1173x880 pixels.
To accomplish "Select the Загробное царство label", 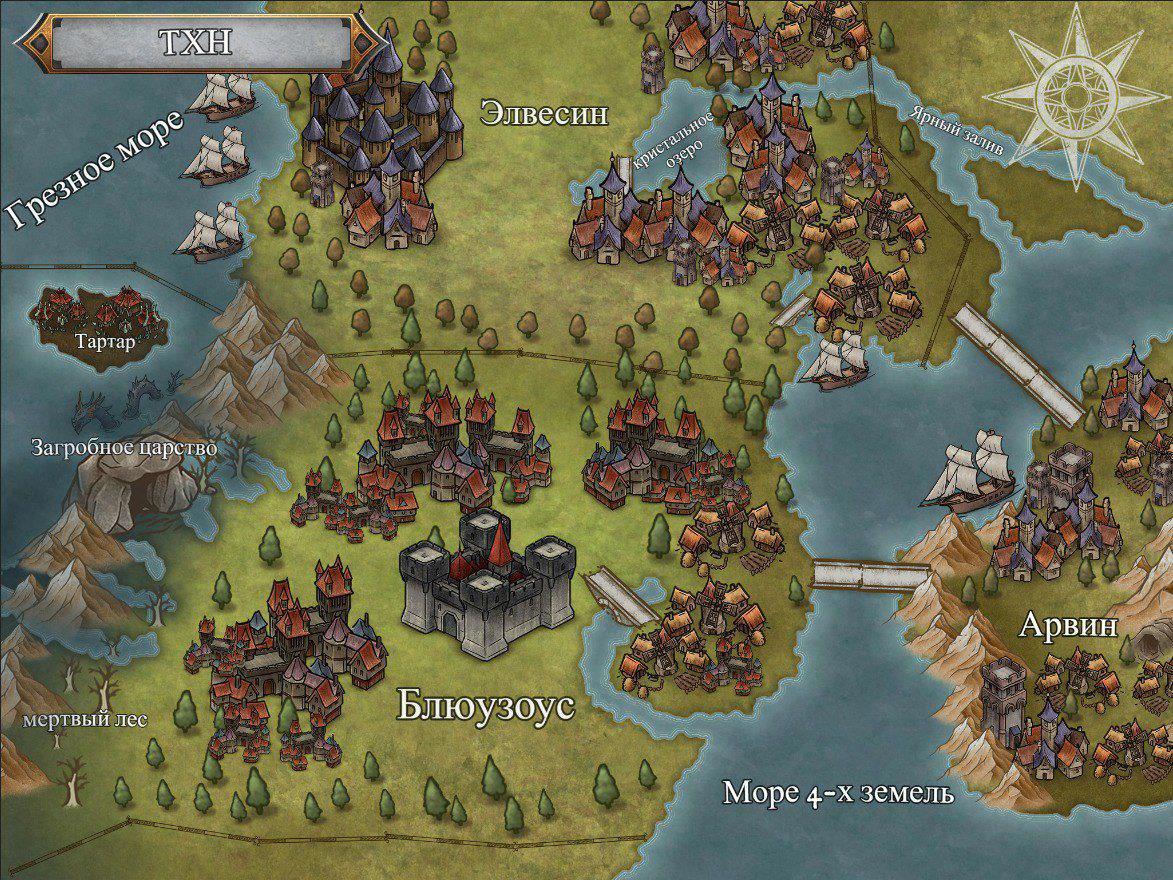I will point(124,447).
